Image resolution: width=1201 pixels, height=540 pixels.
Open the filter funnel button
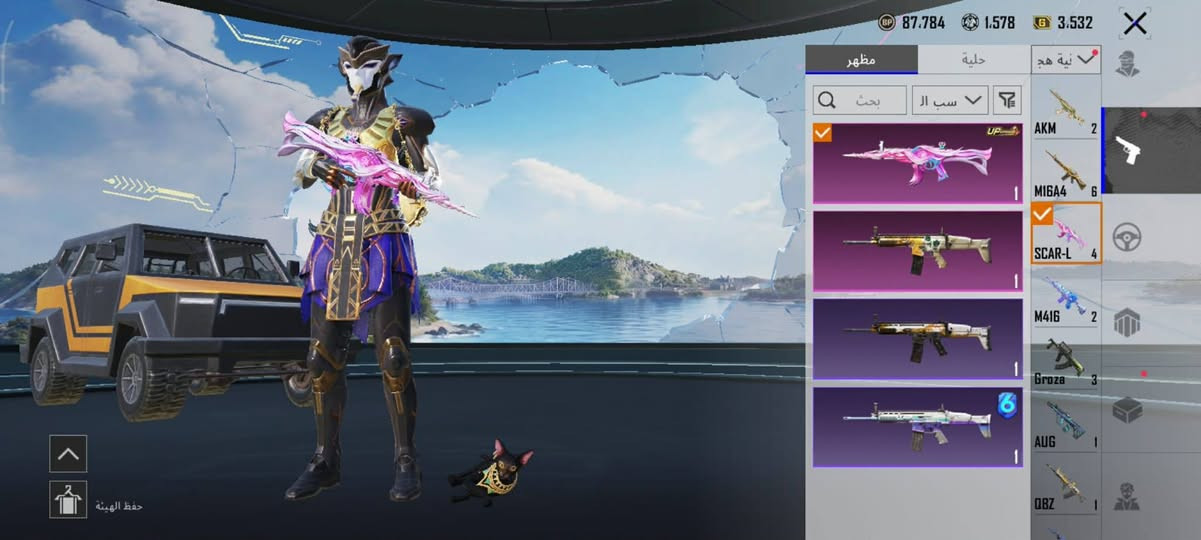click(x=1008, y=100)
